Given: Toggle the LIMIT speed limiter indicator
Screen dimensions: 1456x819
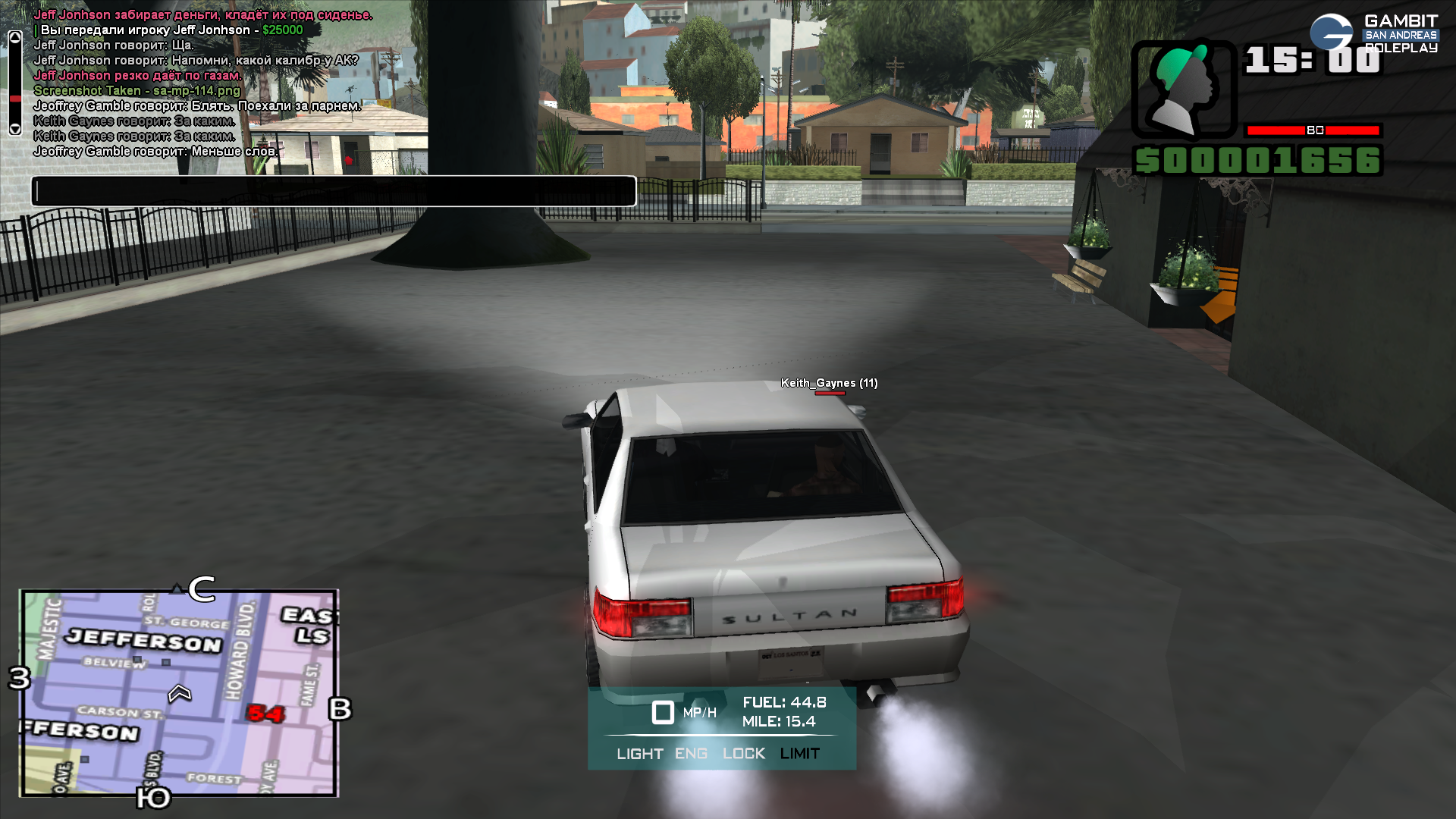Looking at the screenshot, I should click(799, 754).
